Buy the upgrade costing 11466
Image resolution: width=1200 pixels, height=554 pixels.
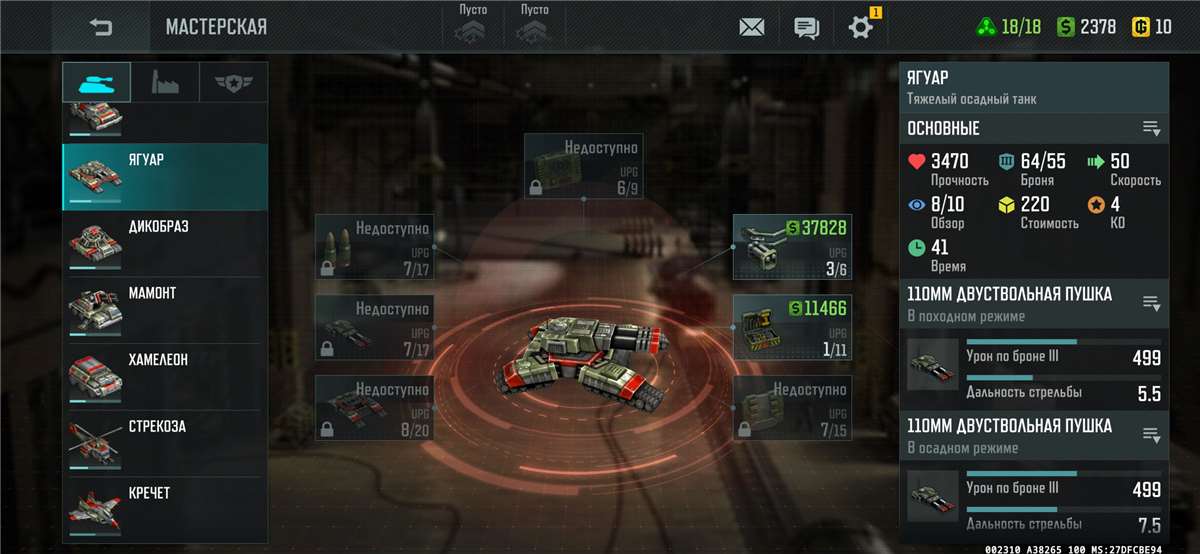[x=792, y=327]
